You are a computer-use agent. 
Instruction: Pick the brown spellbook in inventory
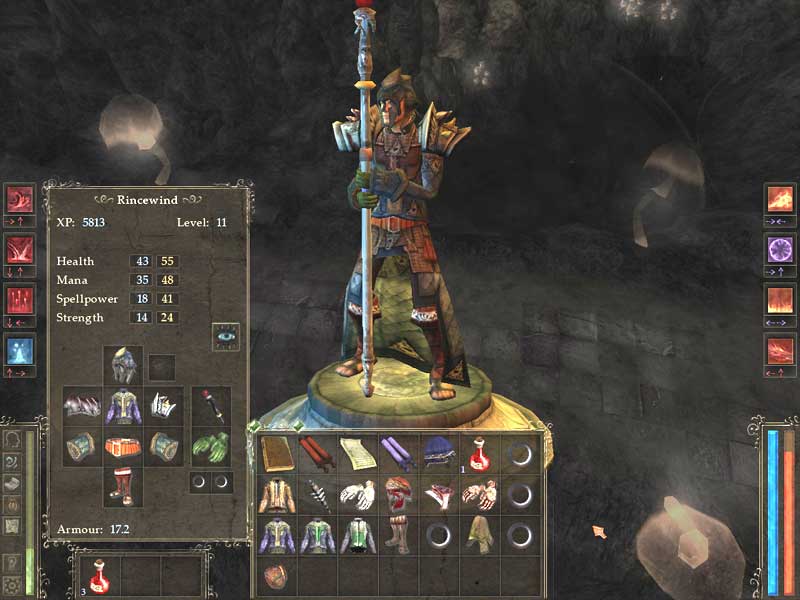[x=277, y=454]
